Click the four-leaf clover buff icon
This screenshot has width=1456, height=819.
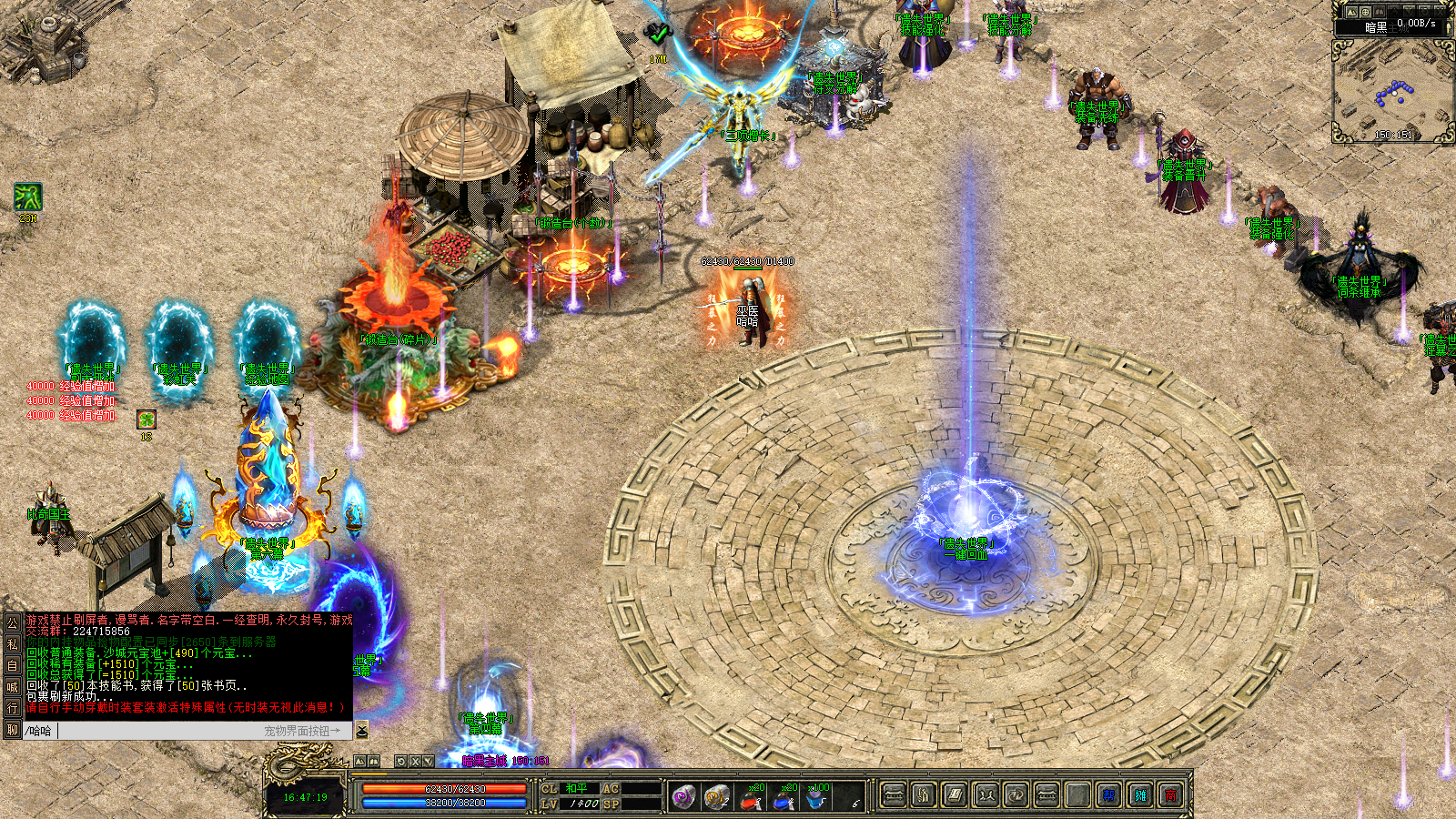(147, 420)
